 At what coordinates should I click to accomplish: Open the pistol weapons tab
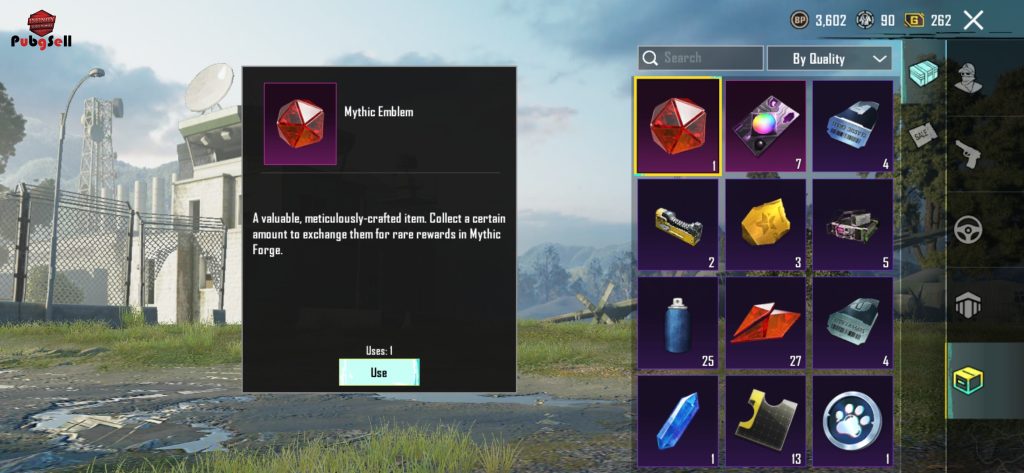click(967, 153)
